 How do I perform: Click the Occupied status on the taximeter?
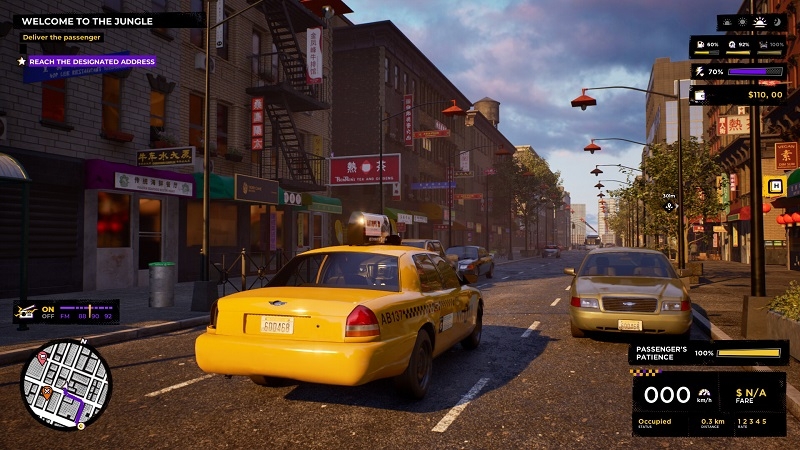[655, 421]
